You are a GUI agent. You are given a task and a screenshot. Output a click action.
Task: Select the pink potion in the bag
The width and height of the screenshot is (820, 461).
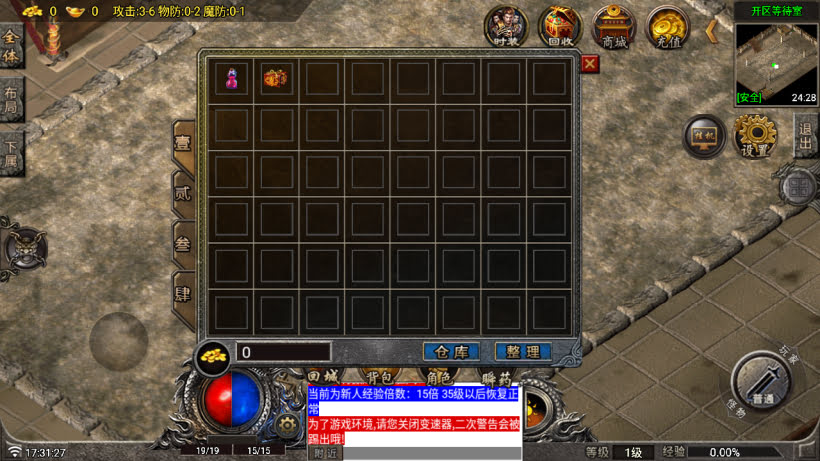tap(232, 79)
